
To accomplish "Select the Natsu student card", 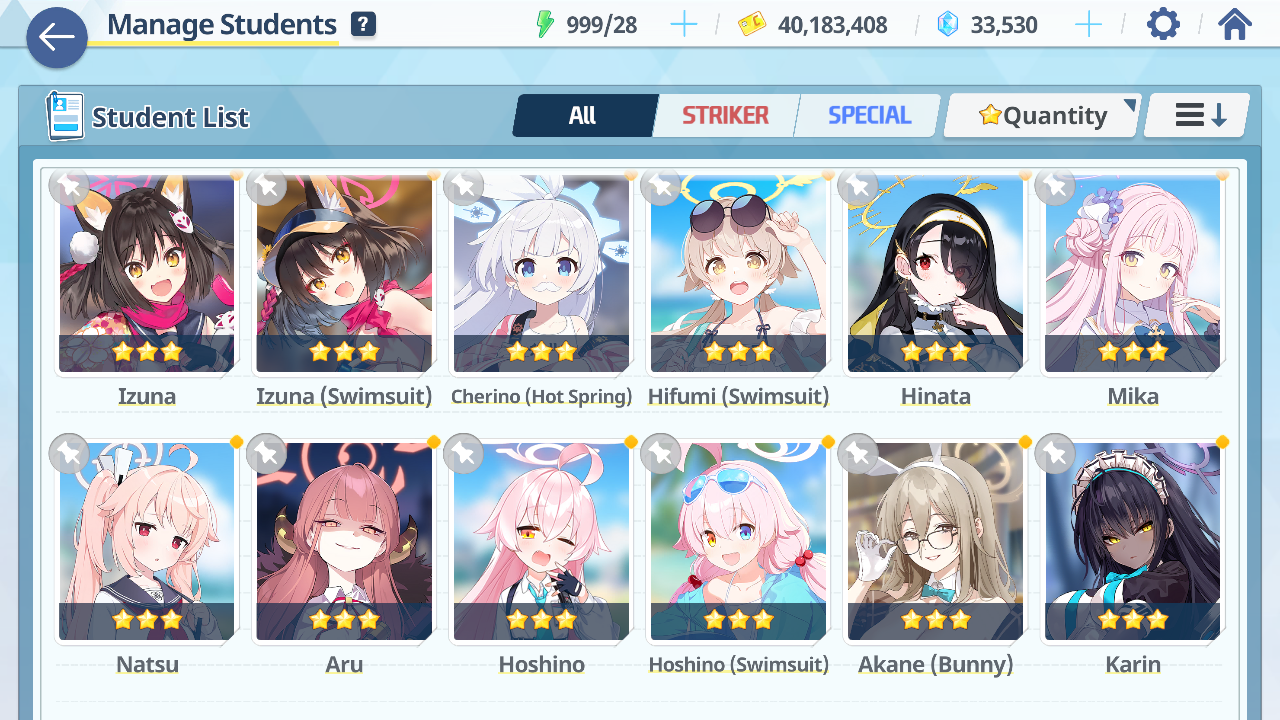I will 147,543.
